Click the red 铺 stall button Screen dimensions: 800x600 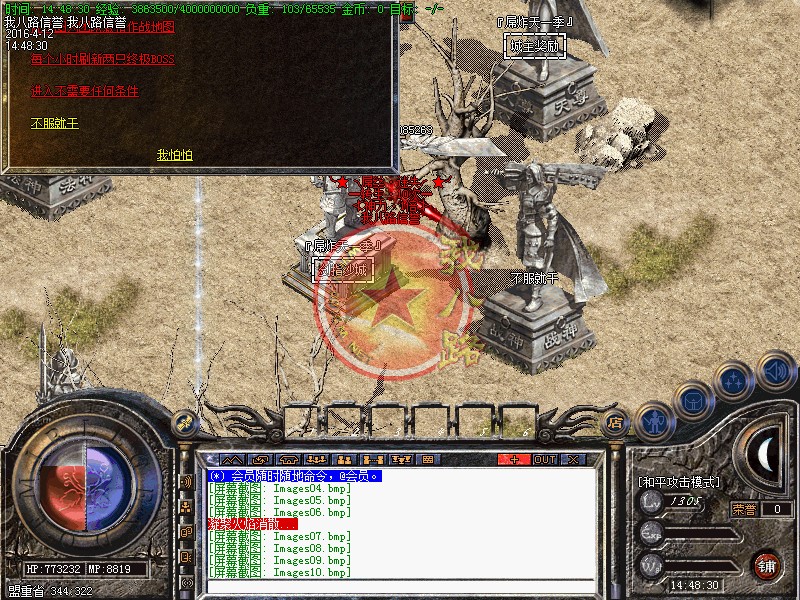(x=766, y=564)
